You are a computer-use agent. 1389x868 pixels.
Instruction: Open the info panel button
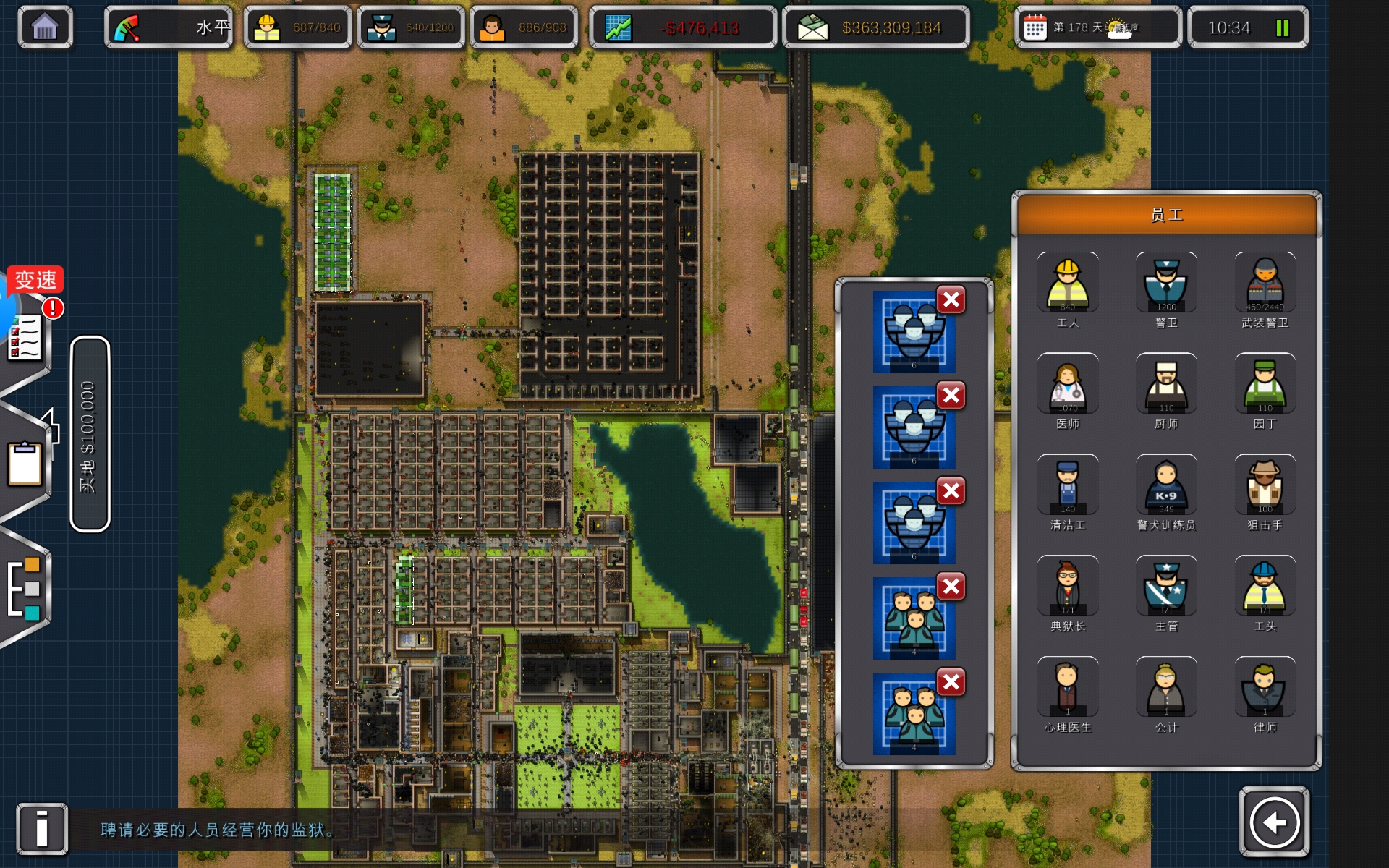coord(42,828)
